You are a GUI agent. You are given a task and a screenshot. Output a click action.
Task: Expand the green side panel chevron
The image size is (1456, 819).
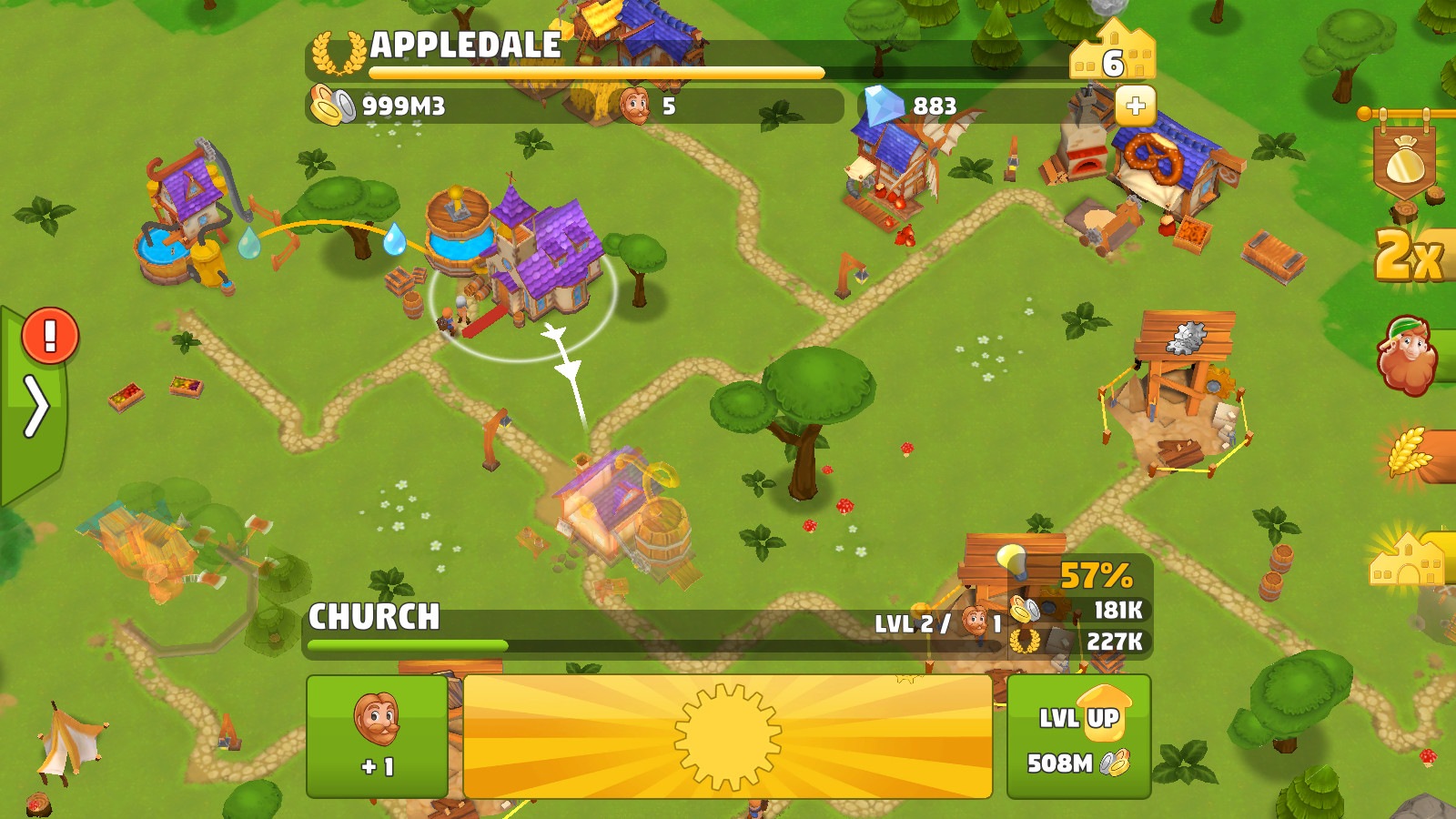point(36,407)
